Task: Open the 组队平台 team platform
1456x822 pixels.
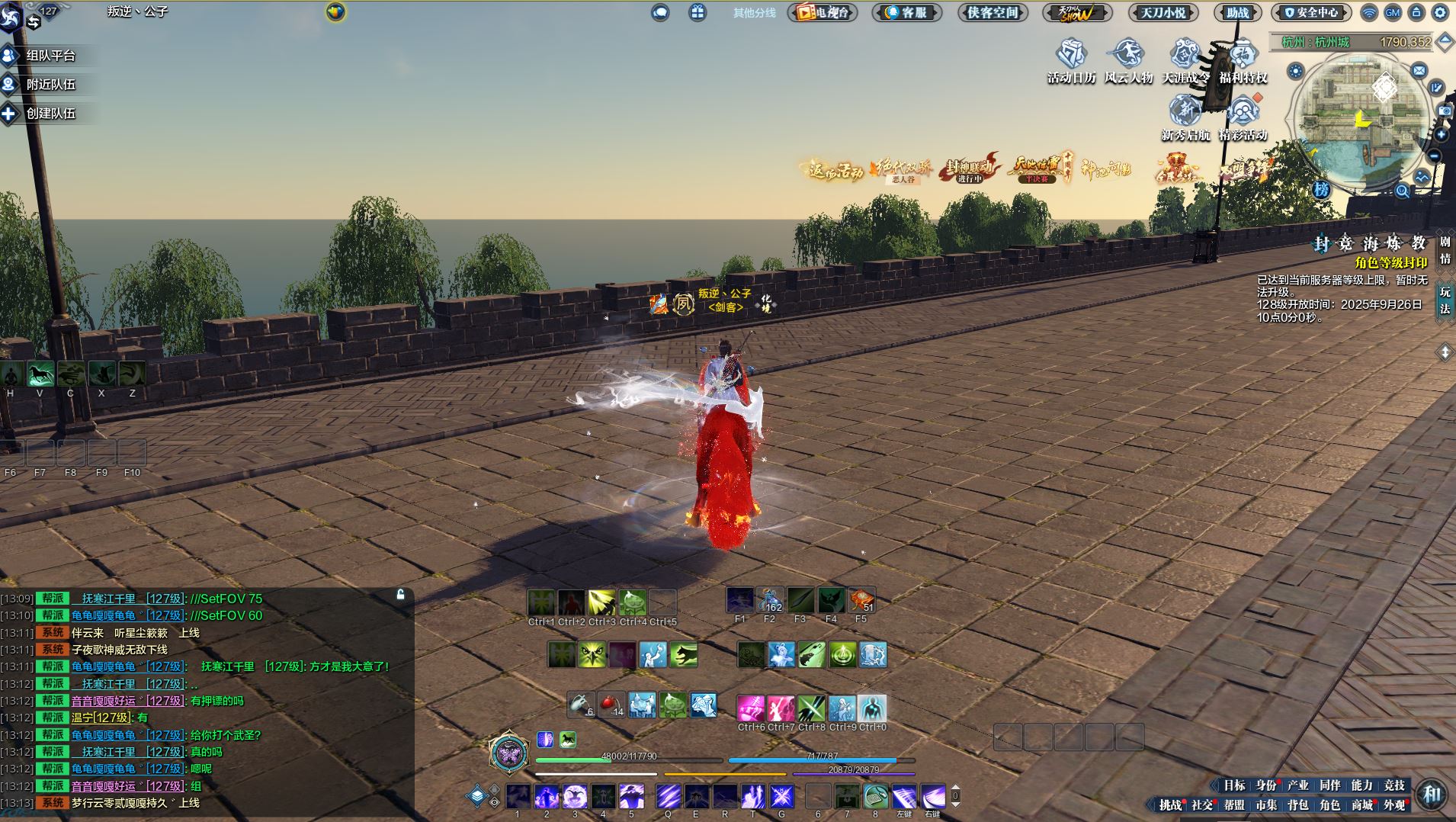Action: point(50,56)
